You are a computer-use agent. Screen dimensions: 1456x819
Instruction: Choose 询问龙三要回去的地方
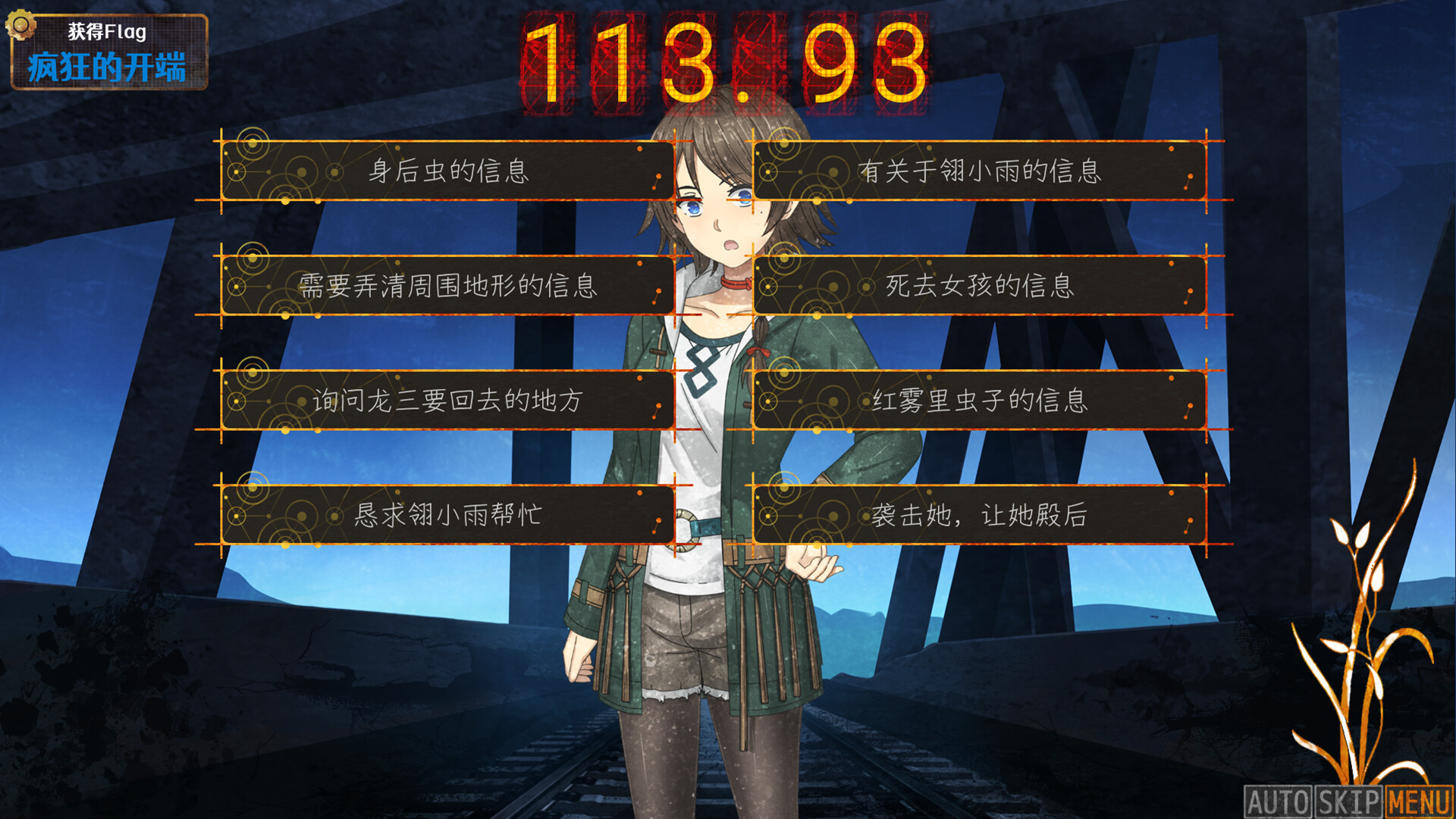[447, 402]
